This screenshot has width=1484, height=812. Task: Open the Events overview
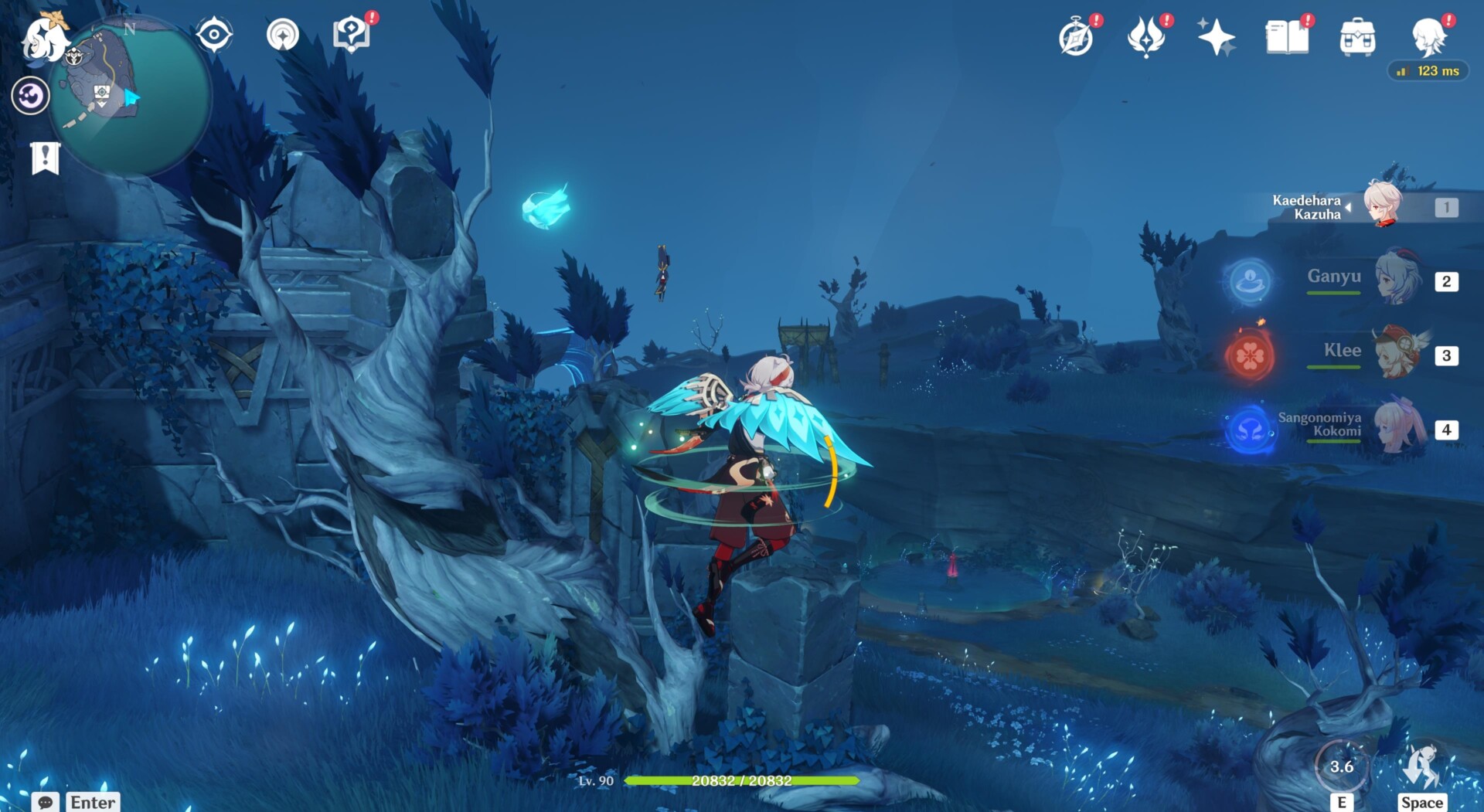pyautogui.click(x=1217, y=36)
